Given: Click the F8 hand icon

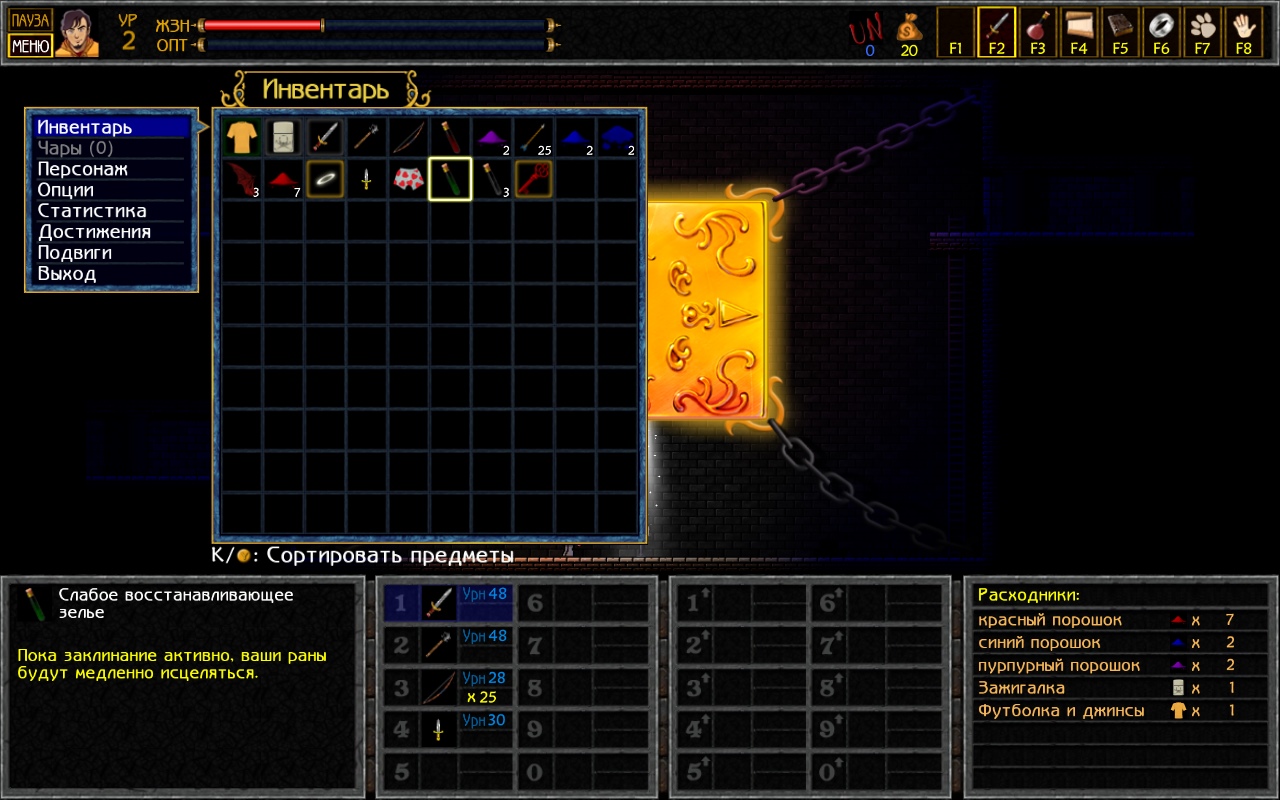Looking at the screenshot, I should (x=1243, y=32).
